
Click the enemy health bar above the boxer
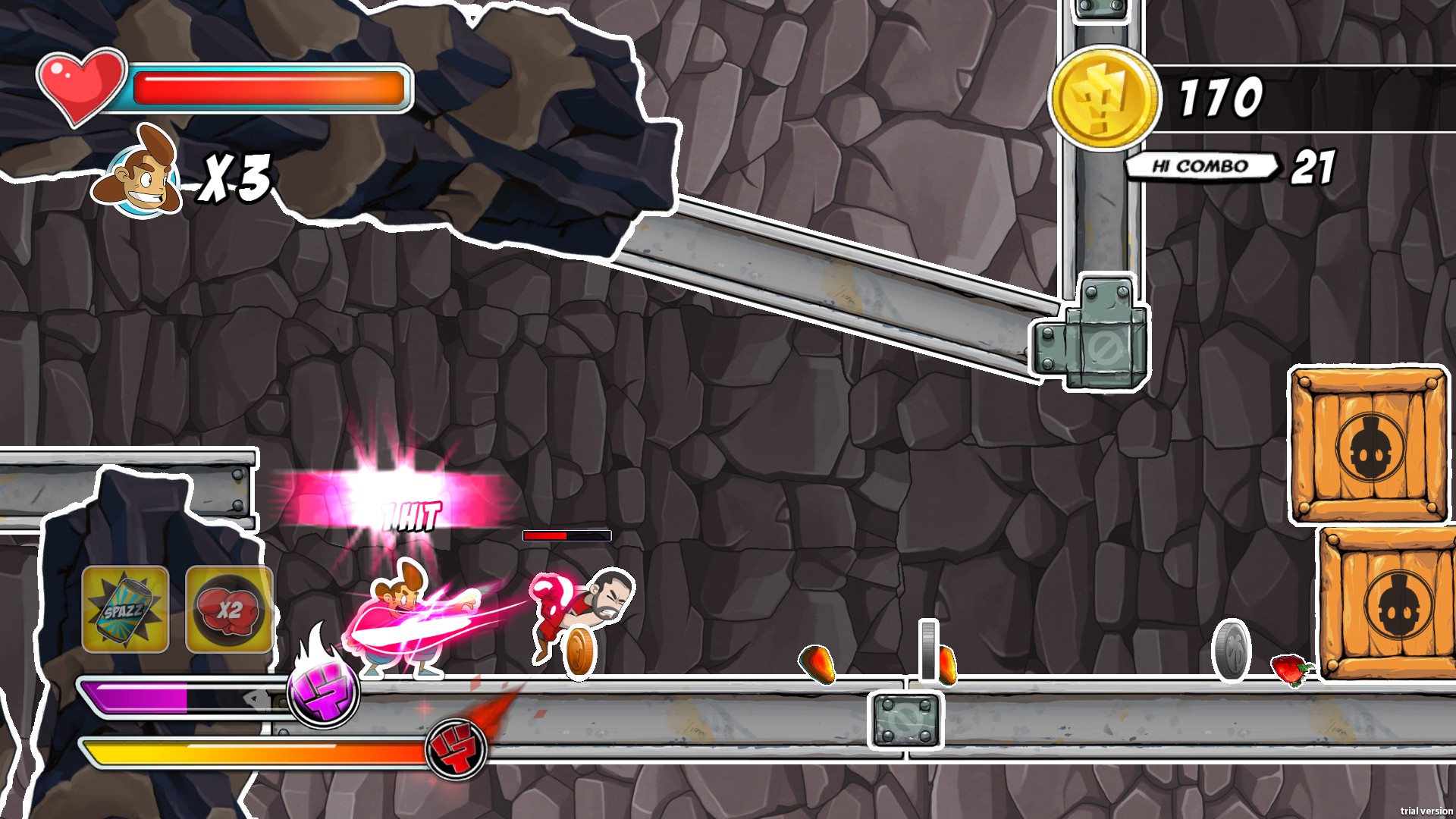pos(566,534)
